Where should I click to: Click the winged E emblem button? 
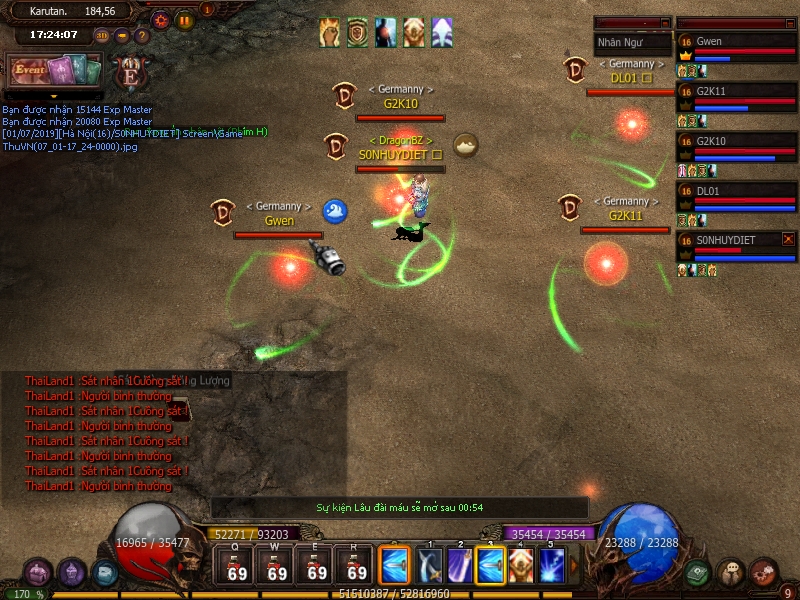(129, 72)
